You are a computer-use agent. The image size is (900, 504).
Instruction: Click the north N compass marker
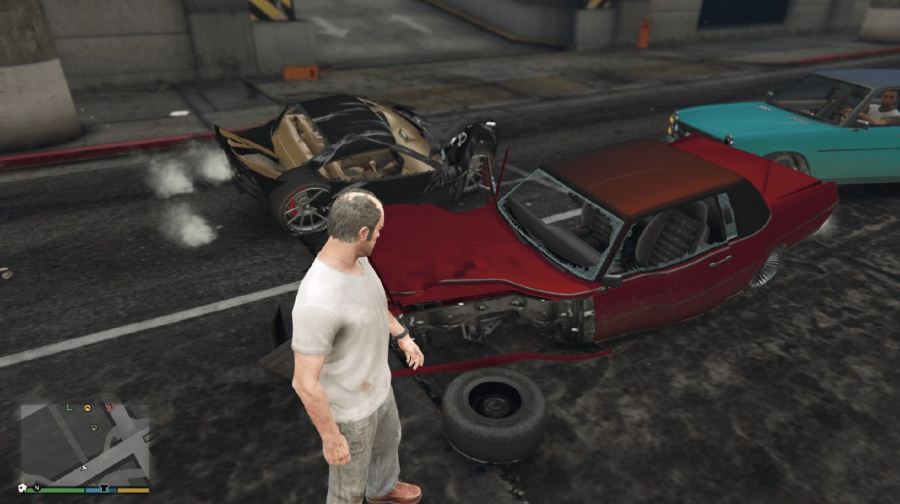pos(37,488)
